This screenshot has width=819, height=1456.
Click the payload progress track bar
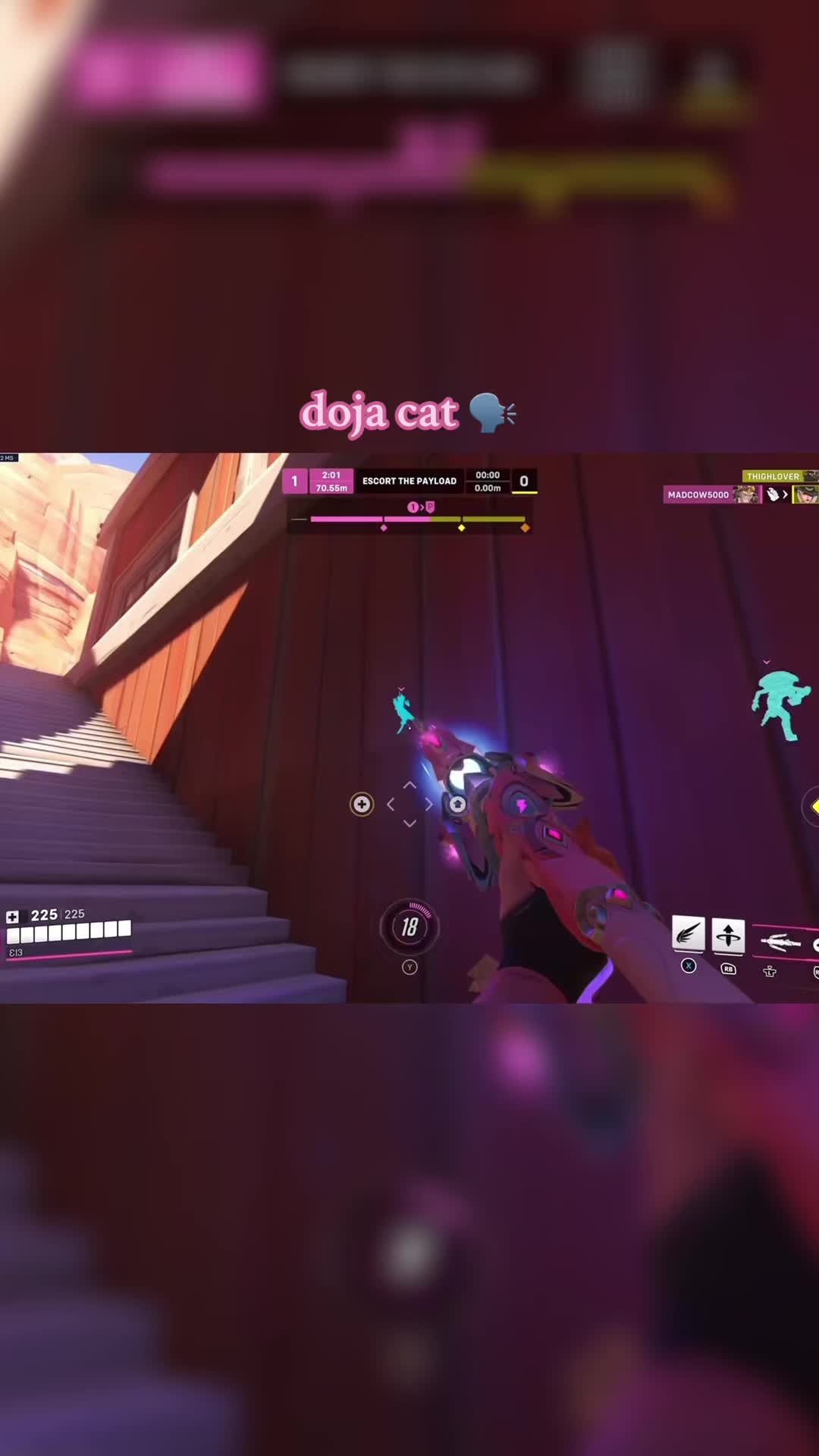click(417, 519)
